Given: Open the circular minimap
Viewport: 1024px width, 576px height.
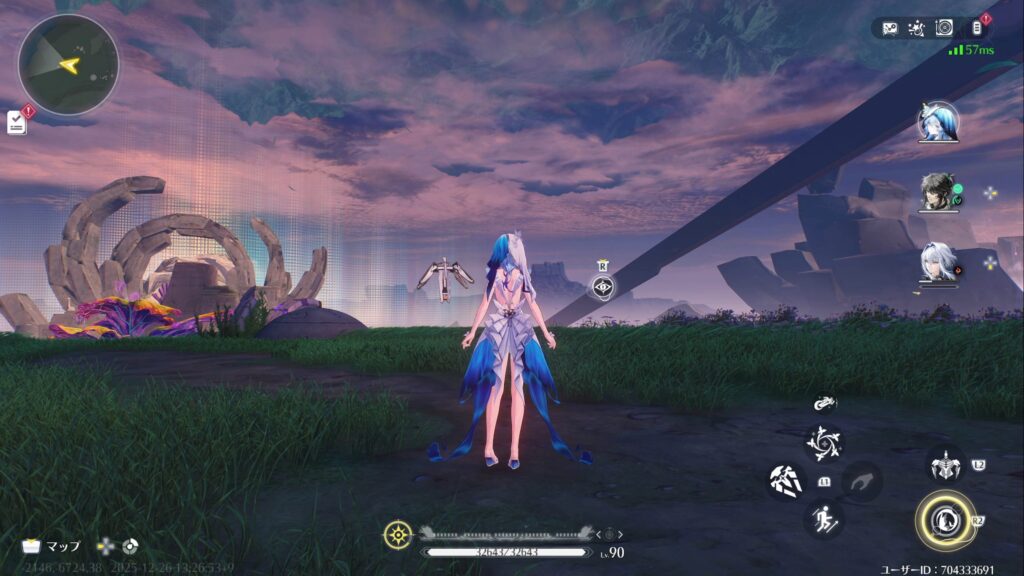Looking at the screenshot, I should (68, 65).
